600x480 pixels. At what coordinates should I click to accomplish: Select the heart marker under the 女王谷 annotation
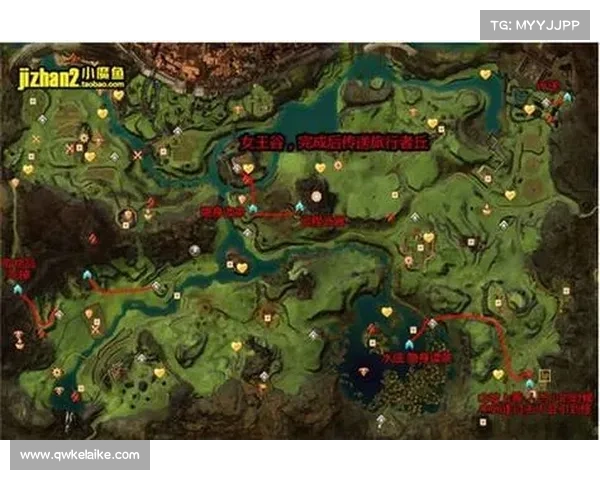[248, 169]
